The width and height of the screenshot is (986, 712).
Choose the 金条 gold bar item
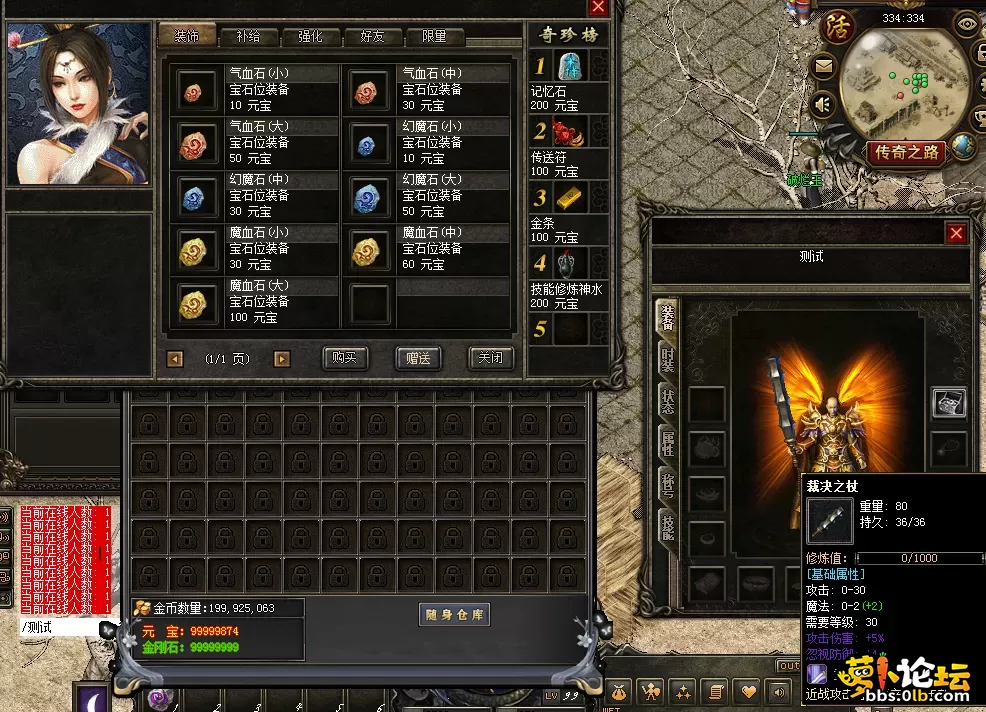point(568,199)
